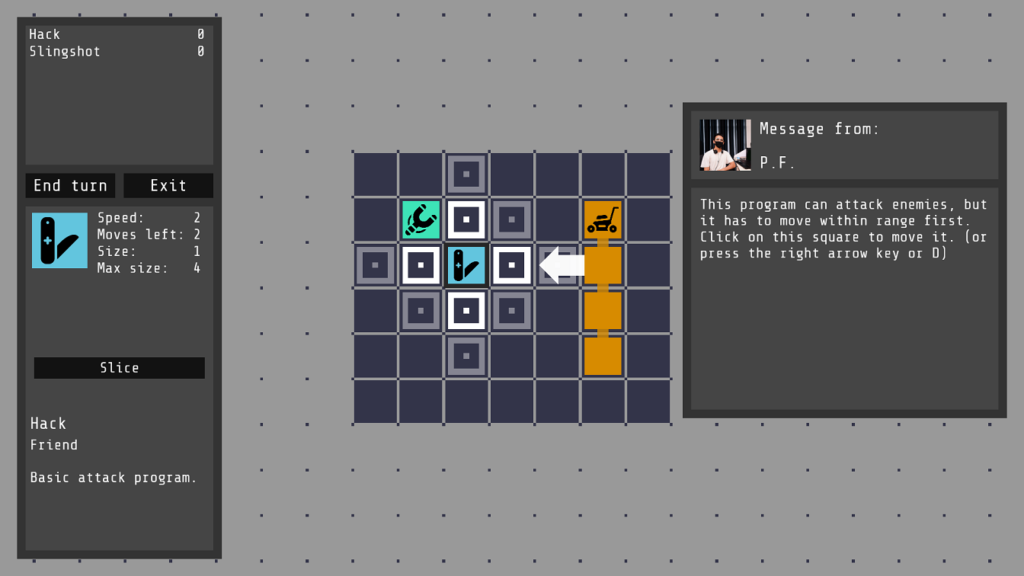Viewport: 1024px width, 576px height.
Task: Click the End turn button
Action: (x=70, y=186)
